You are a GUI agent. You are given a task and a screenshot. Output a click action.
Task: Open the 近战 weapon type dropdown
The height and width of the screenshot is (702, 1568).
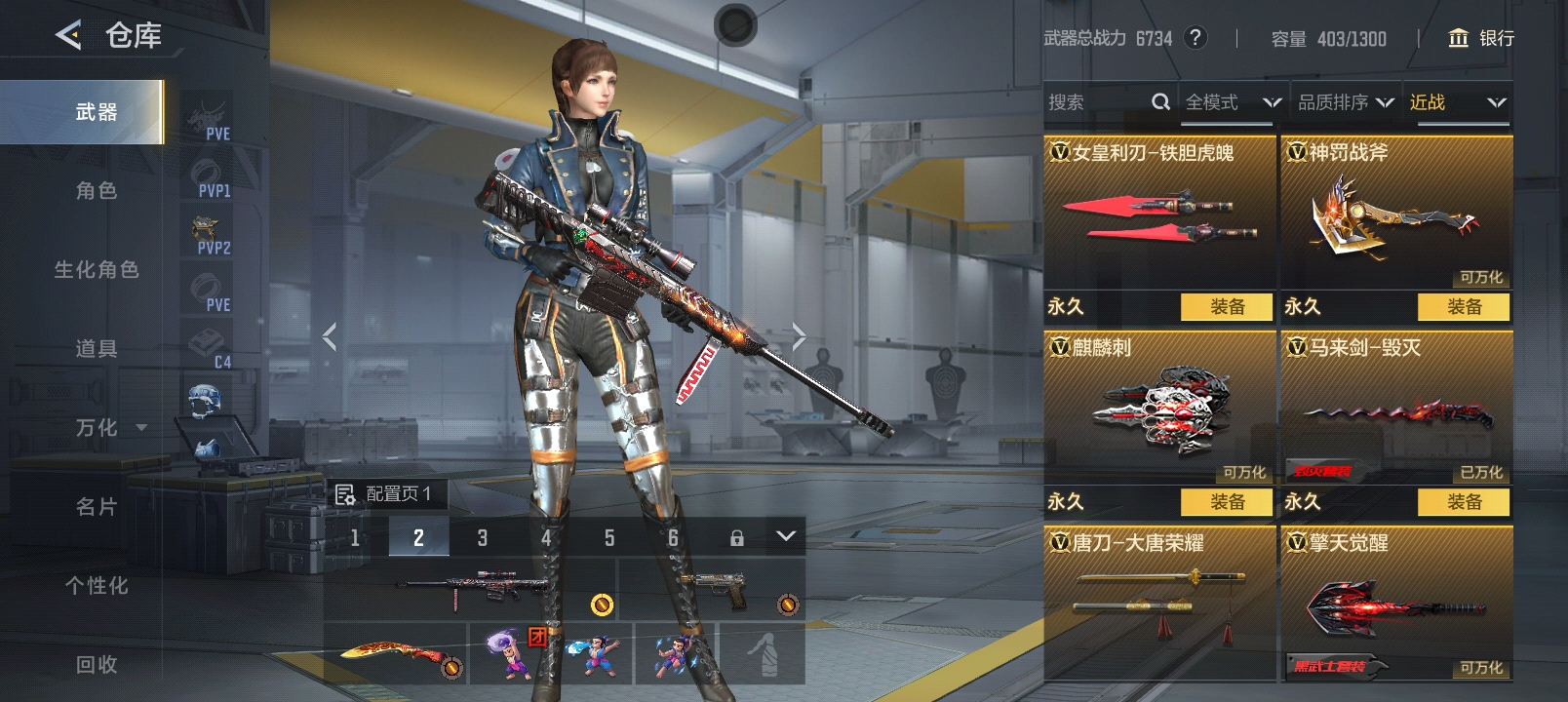point(1457,102)
